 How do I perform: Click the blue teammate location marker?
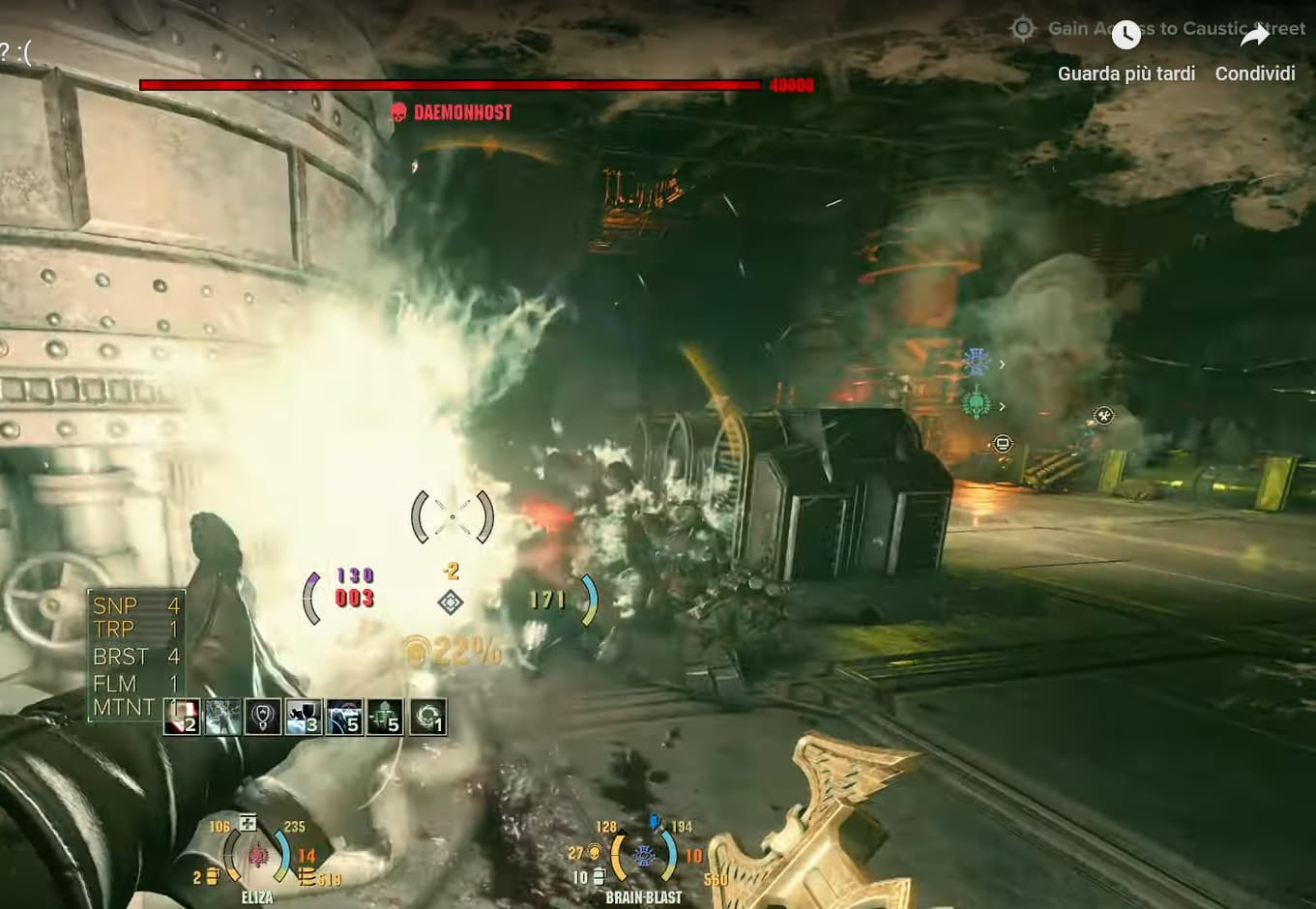[977, 363]
